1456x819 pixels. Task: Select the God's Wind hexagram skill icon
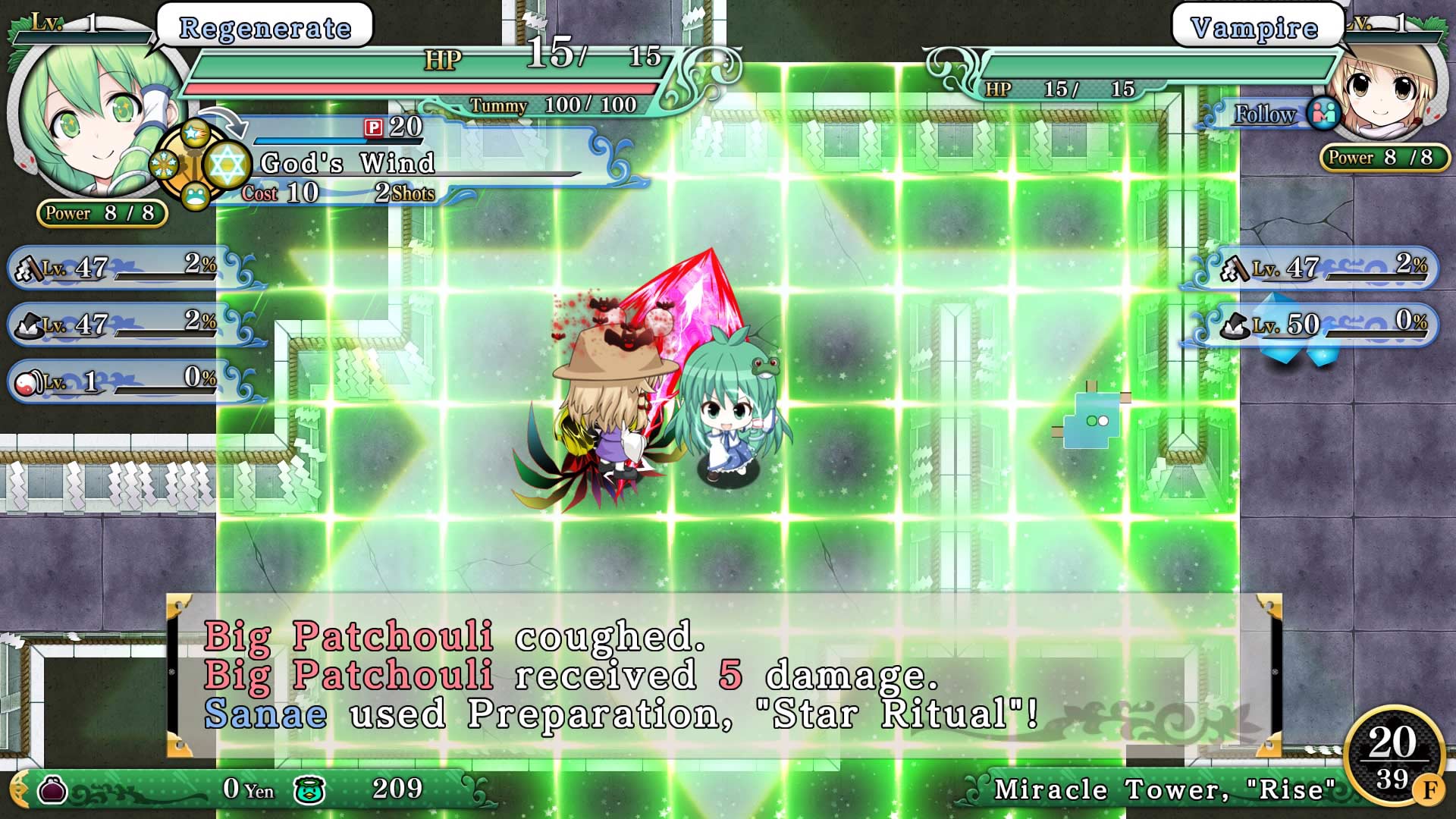[227, 163]
